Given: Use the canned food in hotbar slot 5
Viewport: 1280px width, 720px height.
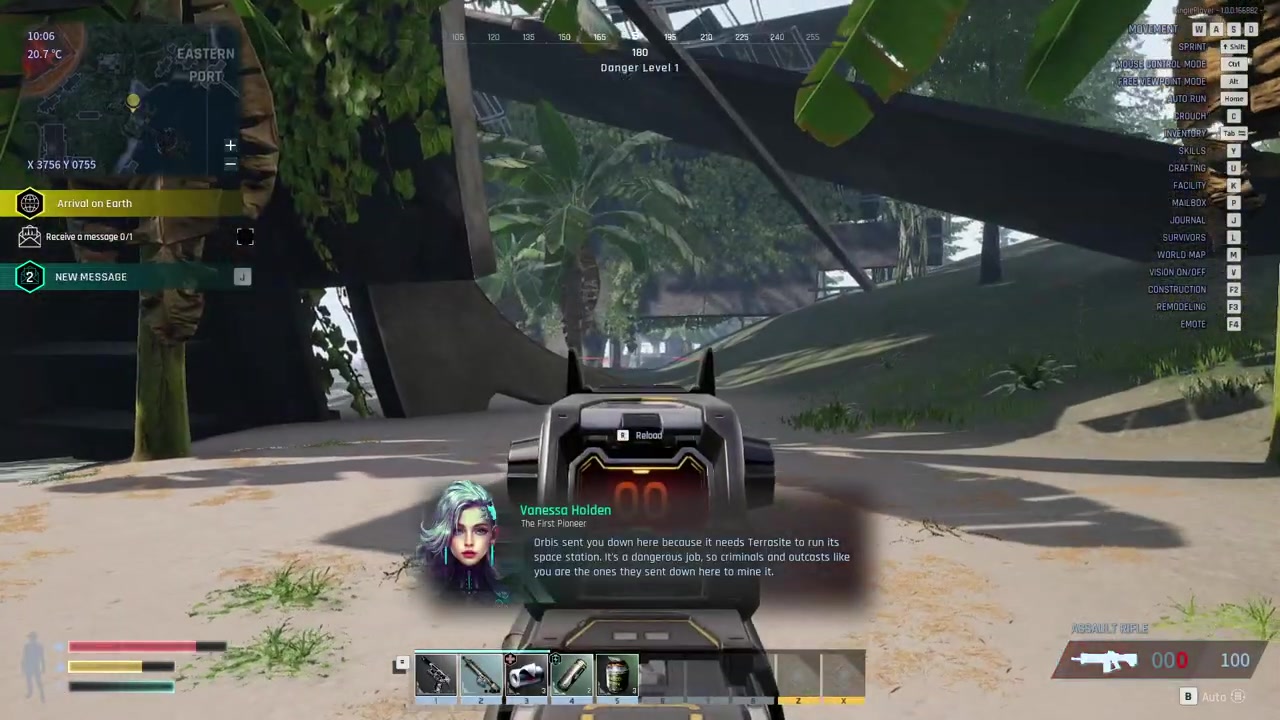Looking at the screenshot, I should [616, 676].
